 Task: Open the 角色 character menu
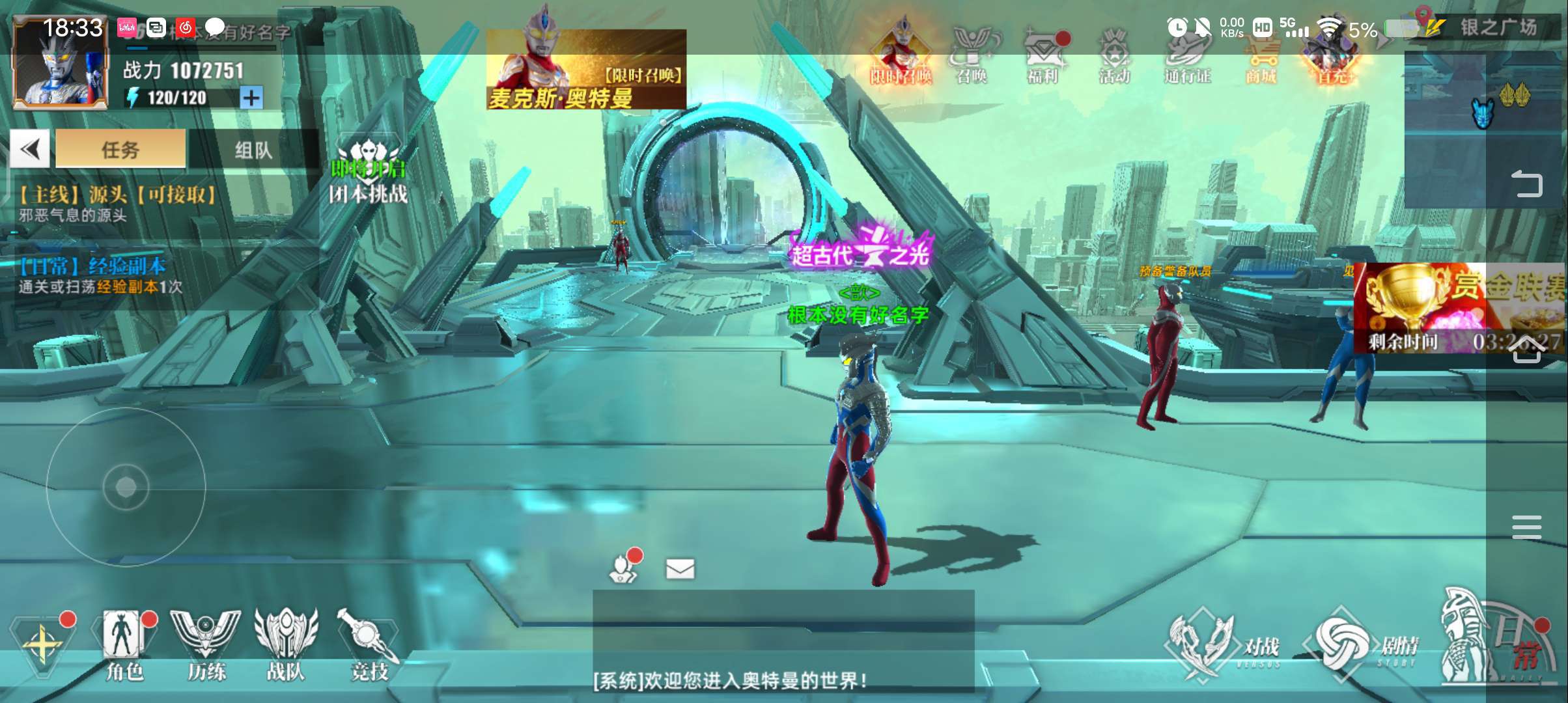coord(124,644)
